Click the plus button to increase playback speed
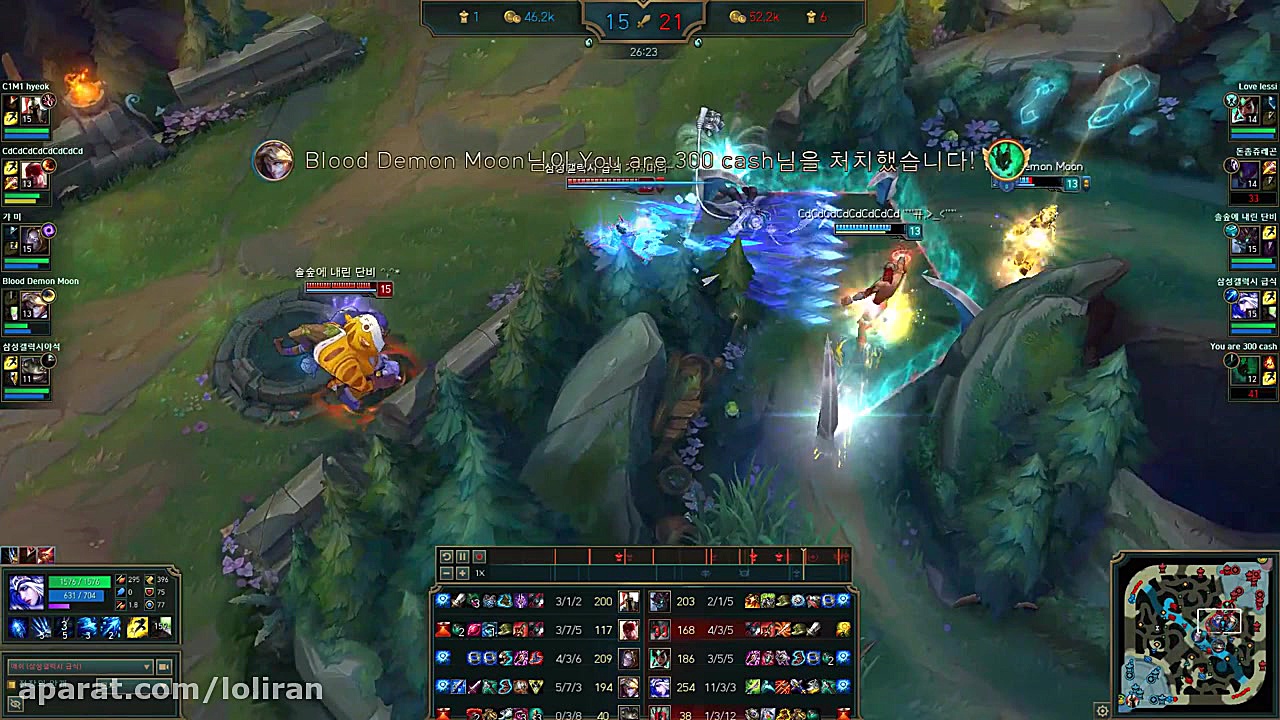Image resolution: width=1280 pixels, height=720 pixels. [x=461, y=573]
